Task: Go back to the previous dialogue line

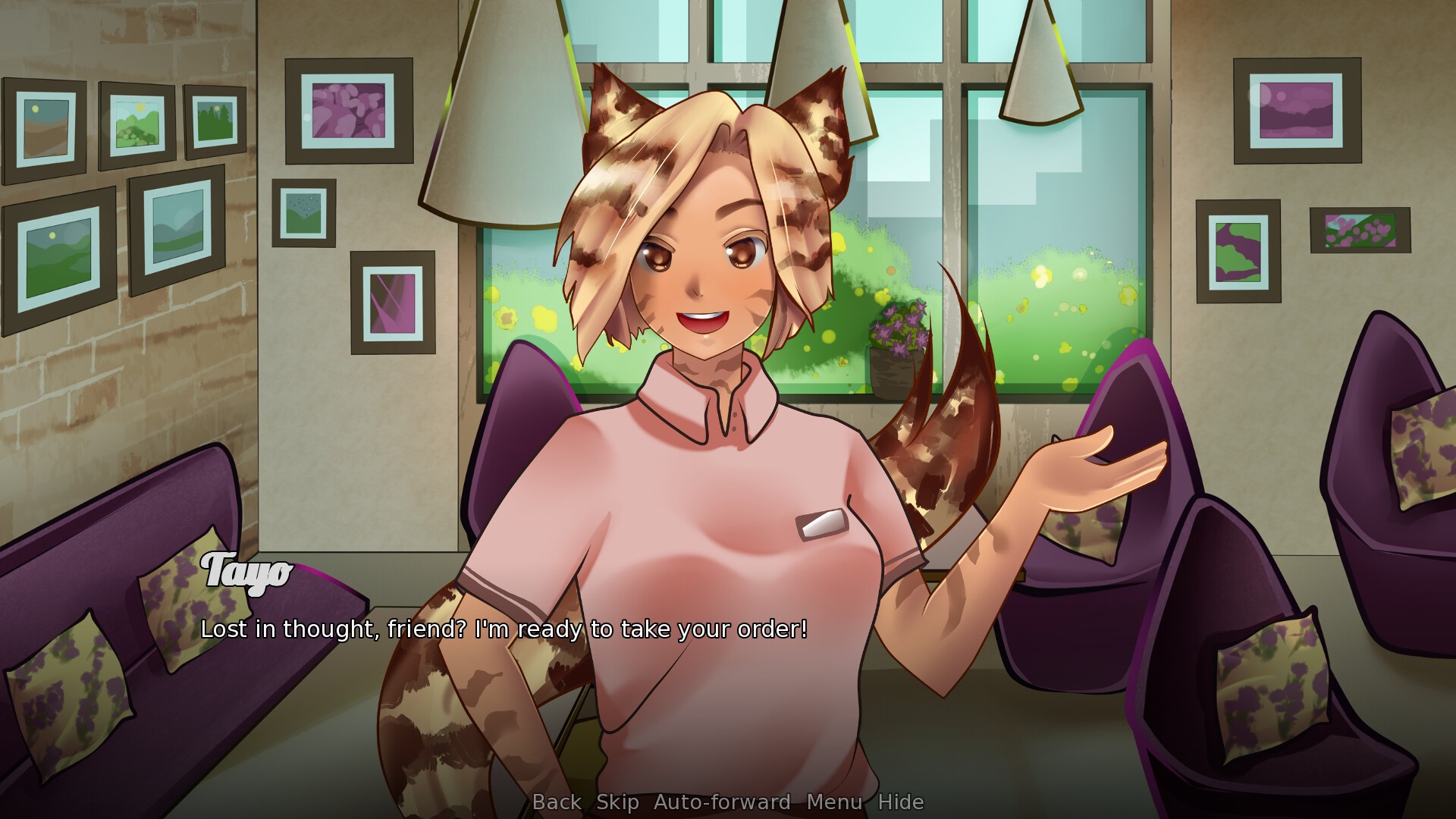Action: (x=557, y=802)
